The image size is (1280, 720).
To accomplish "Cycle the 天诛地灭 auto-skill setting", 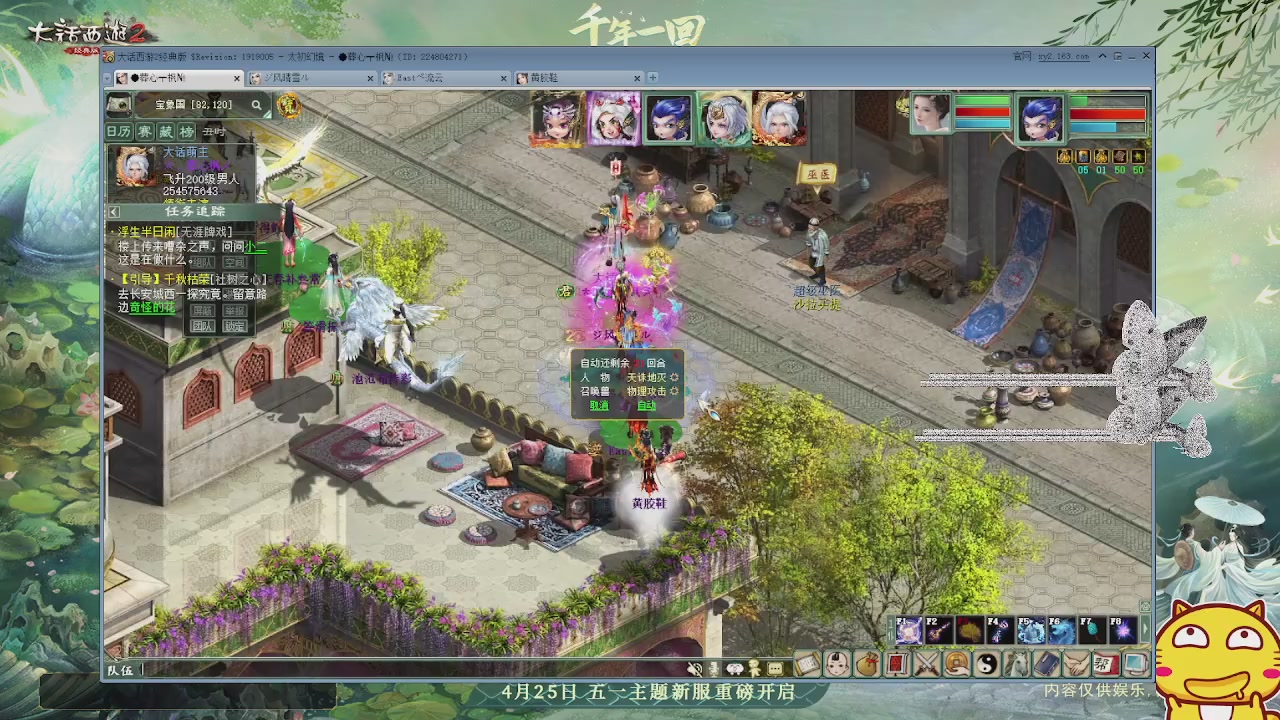I will click(x=675, y=378).
